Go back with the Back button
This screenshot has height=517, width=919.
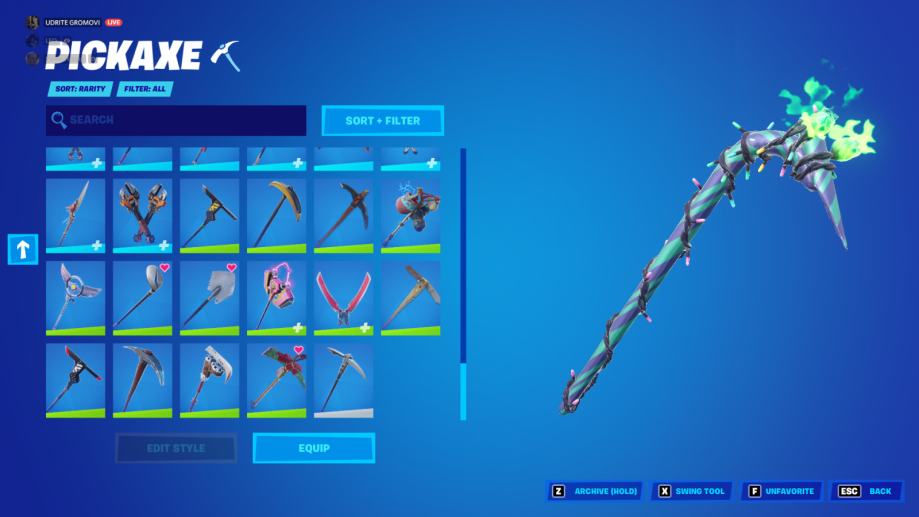[867, 491]
